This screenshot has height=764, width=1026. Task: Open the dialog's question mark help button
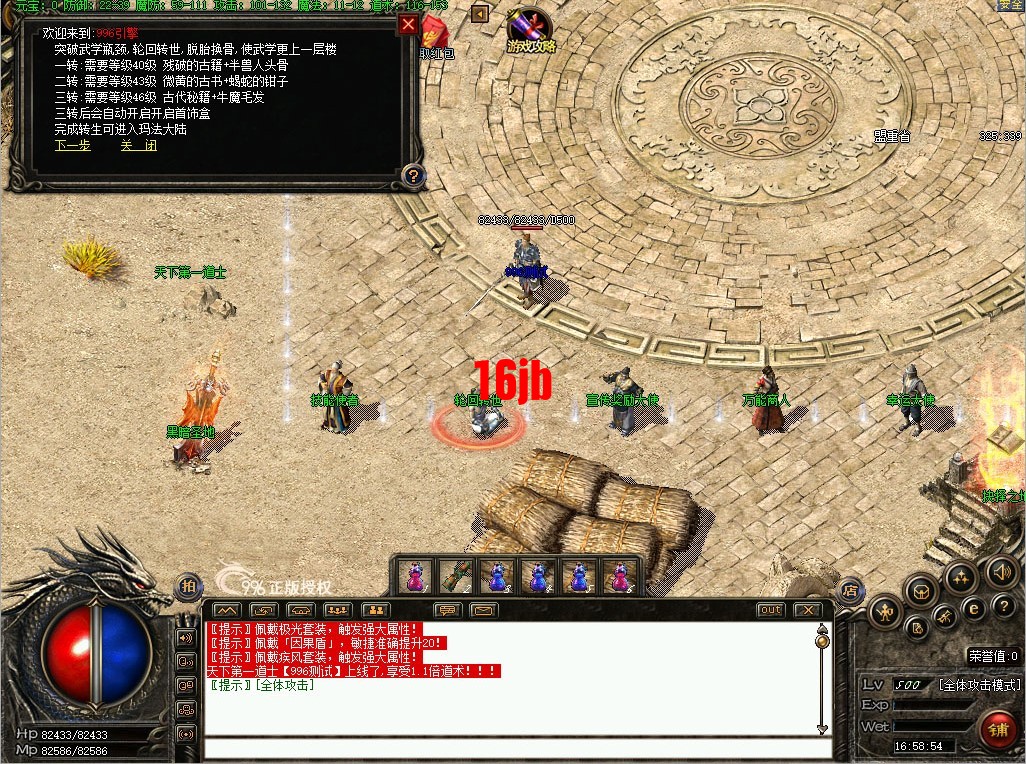412,177
